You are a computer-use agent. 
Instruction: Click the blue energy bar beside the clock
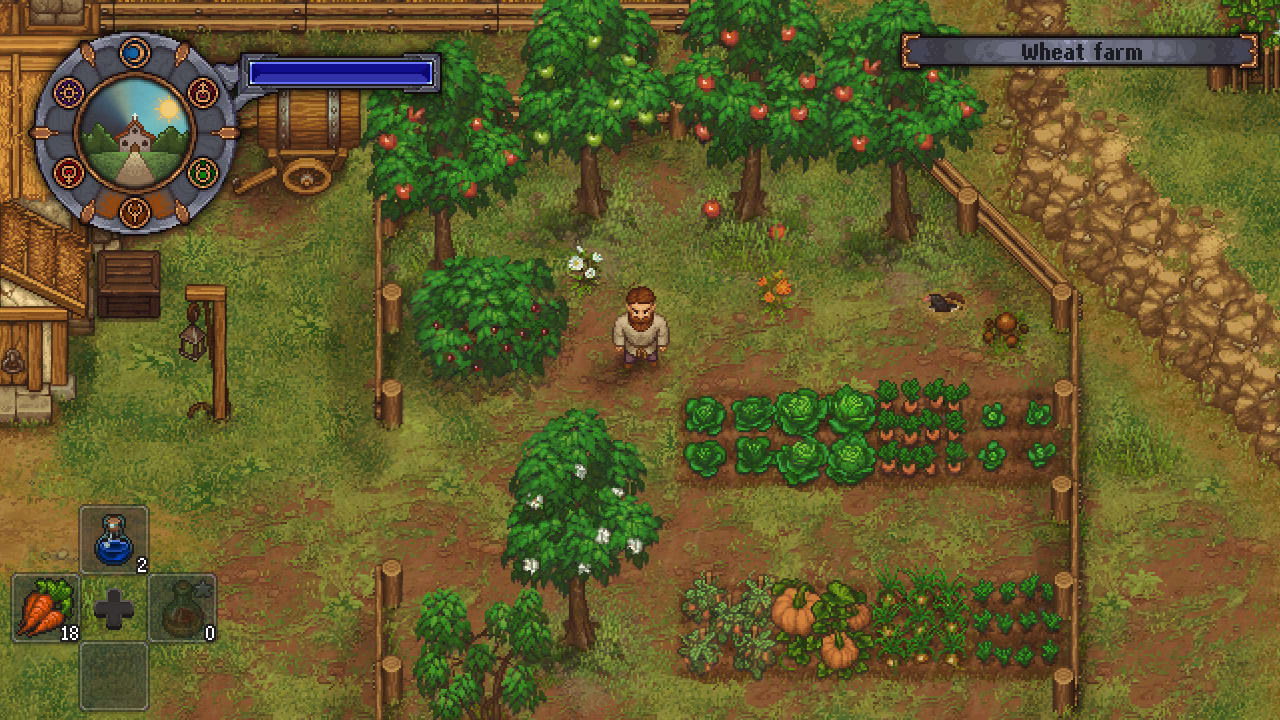click(340, 70)
